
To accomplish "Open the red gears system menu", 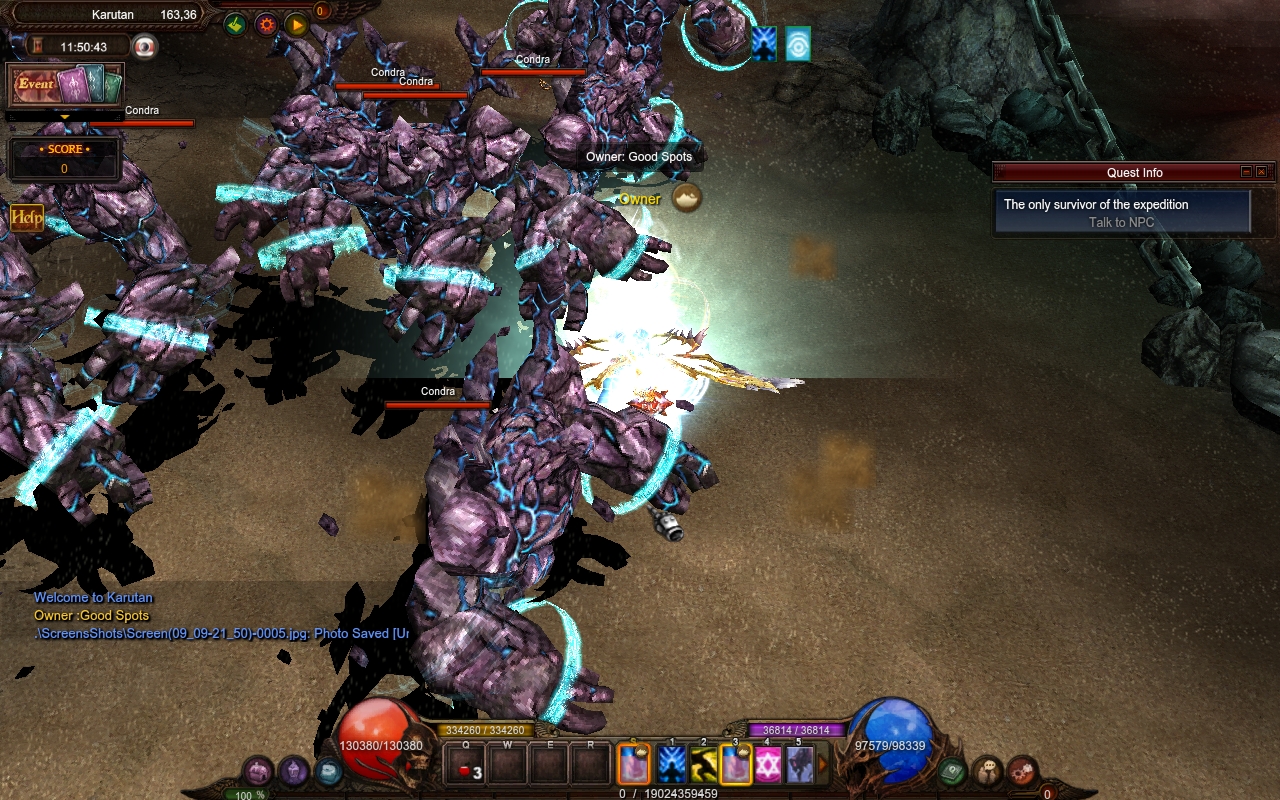I will (x=1021, y=771).
